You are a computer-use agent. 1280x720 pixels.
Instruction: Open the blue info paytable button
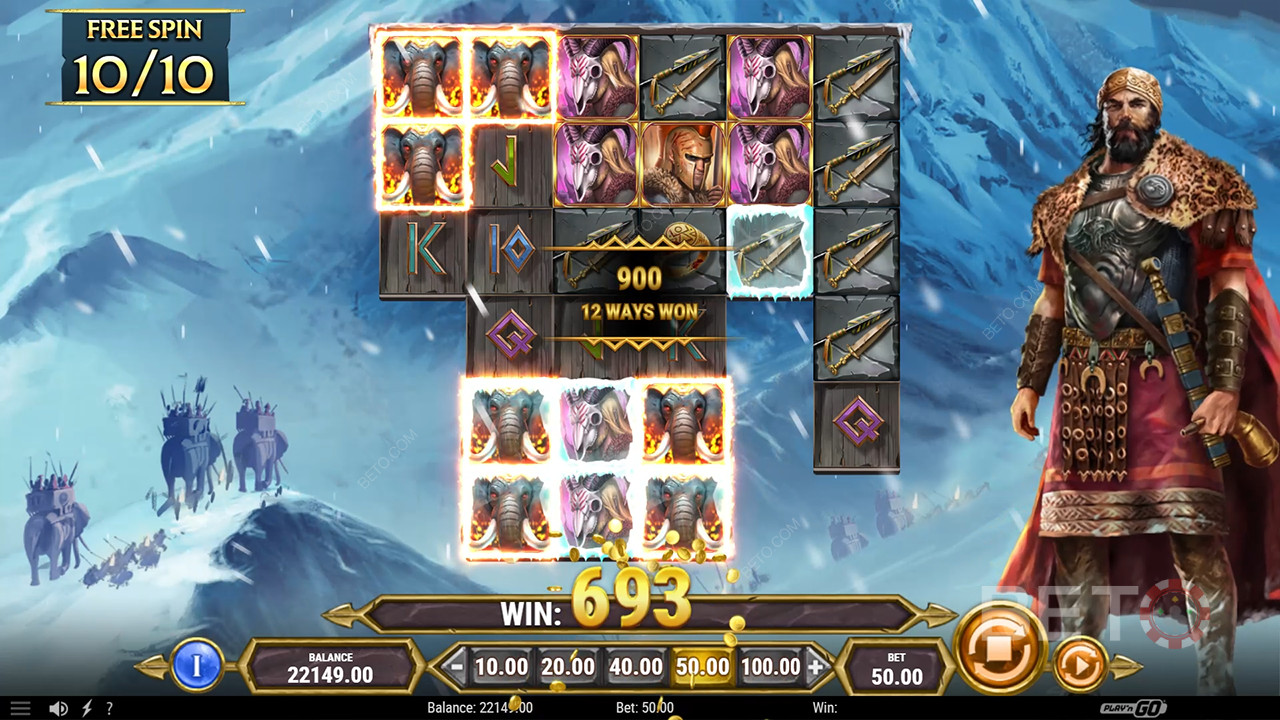[x=197, y=666]
